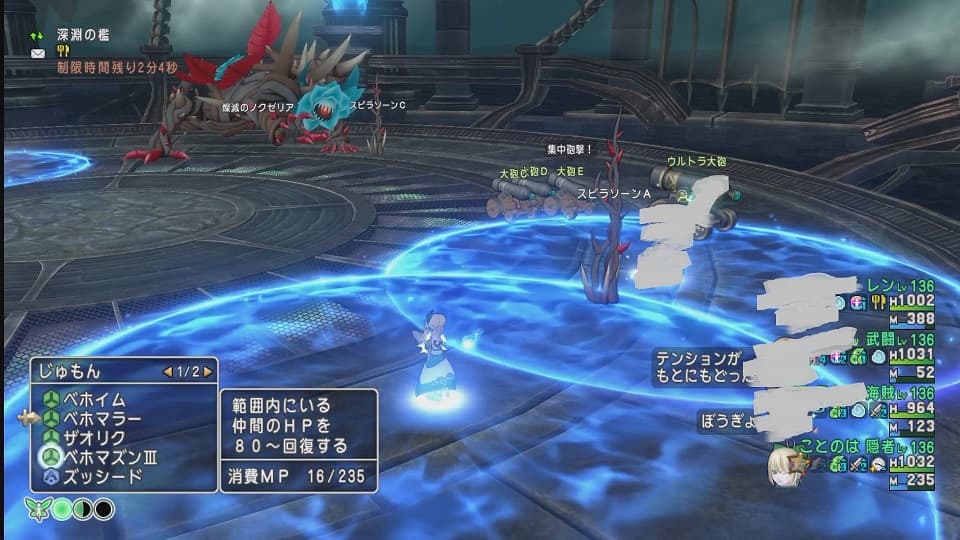Choose the ザオリク revival spell

96,437
